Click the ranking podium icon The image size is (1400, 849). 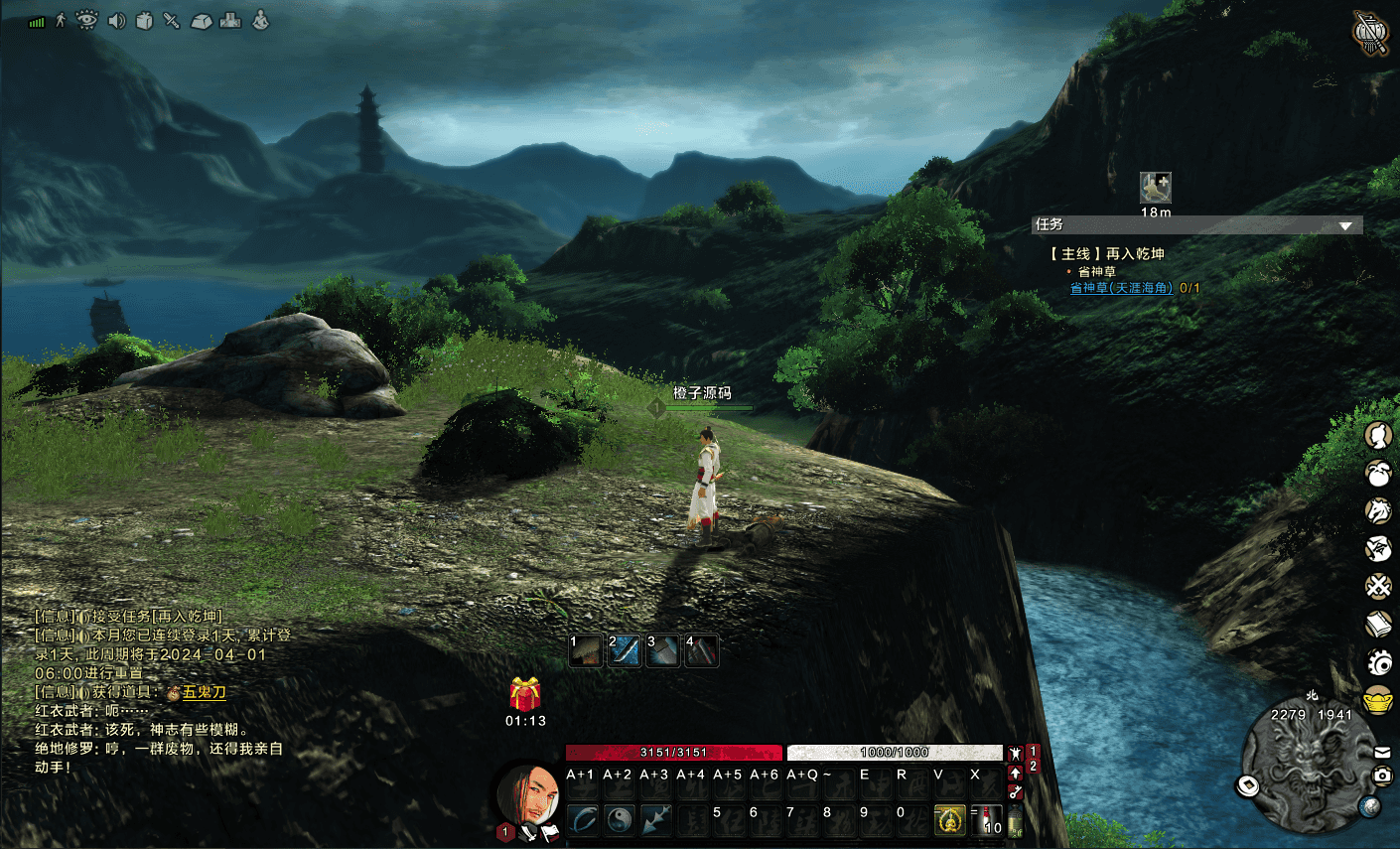(230, 20)
